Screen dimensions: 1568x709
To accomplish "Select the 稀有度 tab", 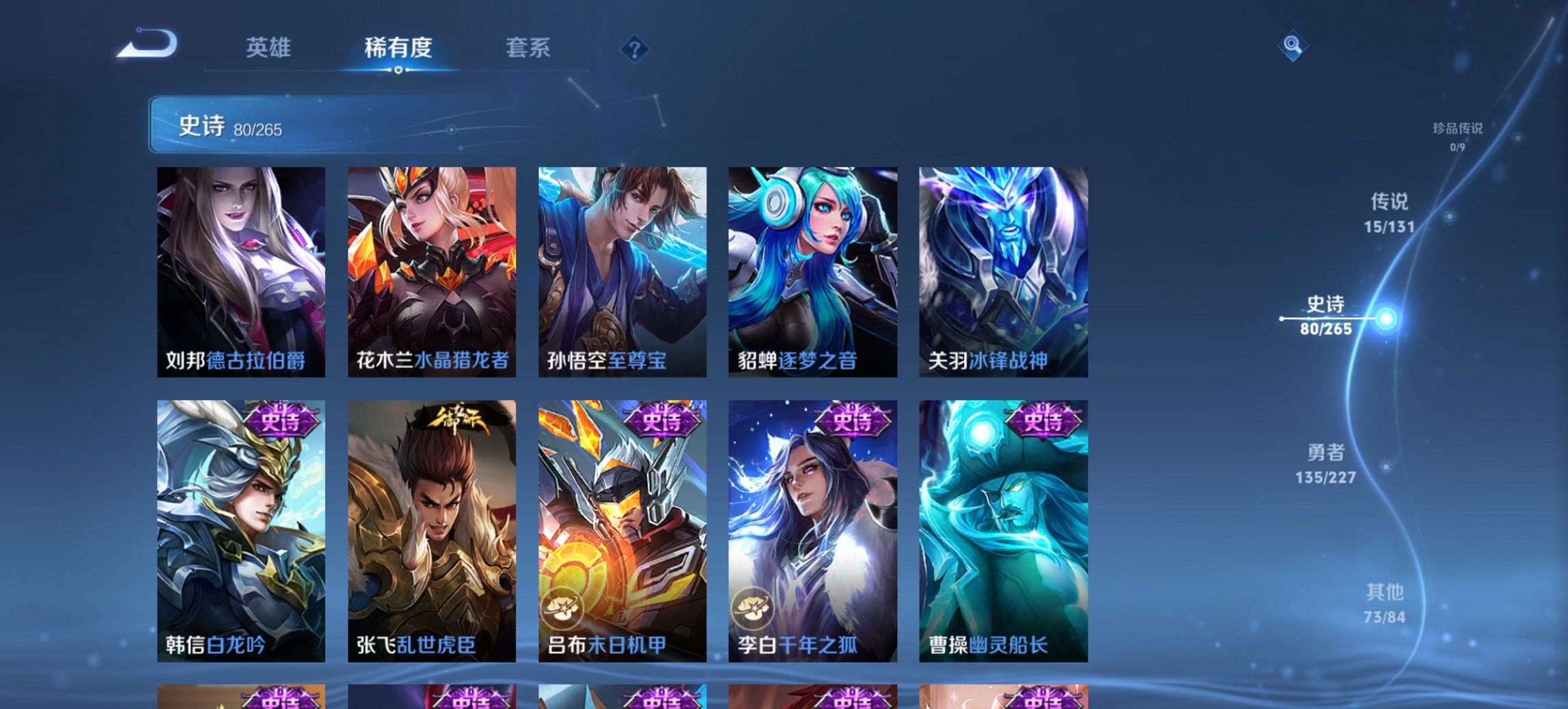I will [398, 48].
